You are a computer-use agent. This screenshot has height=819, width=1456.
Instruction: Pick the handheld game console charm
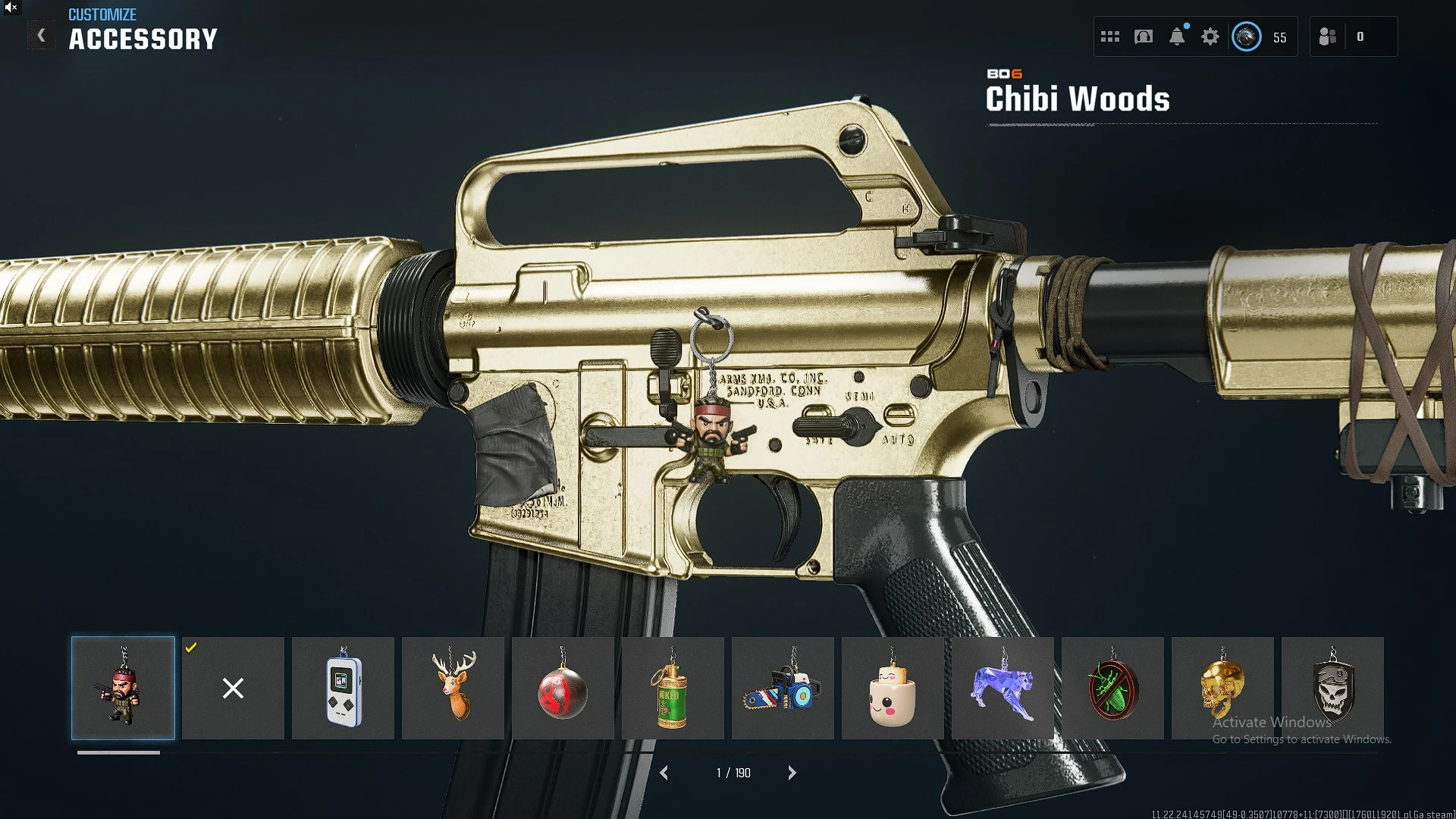[x=343, y=688]
